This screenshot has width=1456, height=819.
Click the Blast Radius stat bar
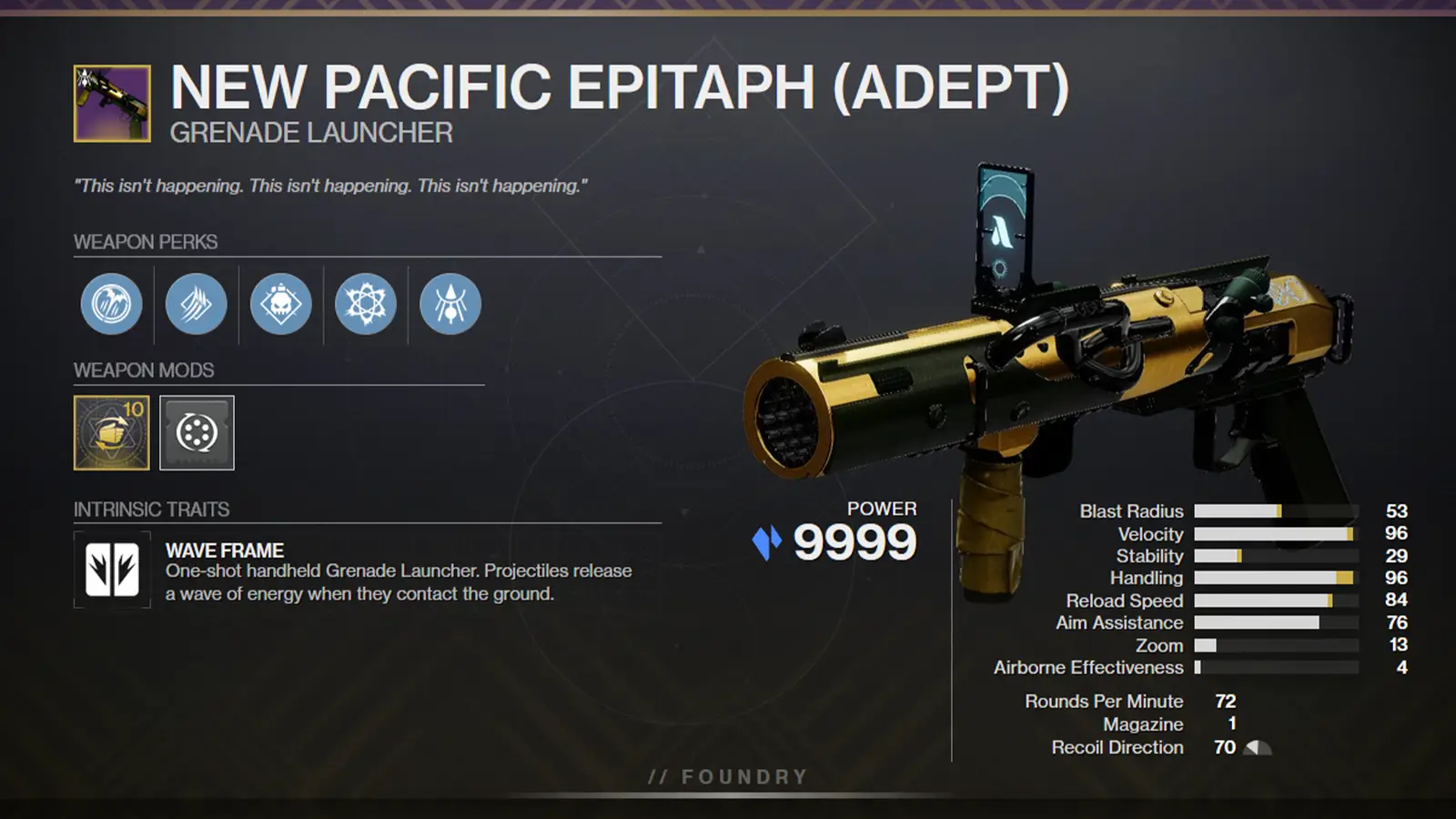click(x=1274, y=511)
